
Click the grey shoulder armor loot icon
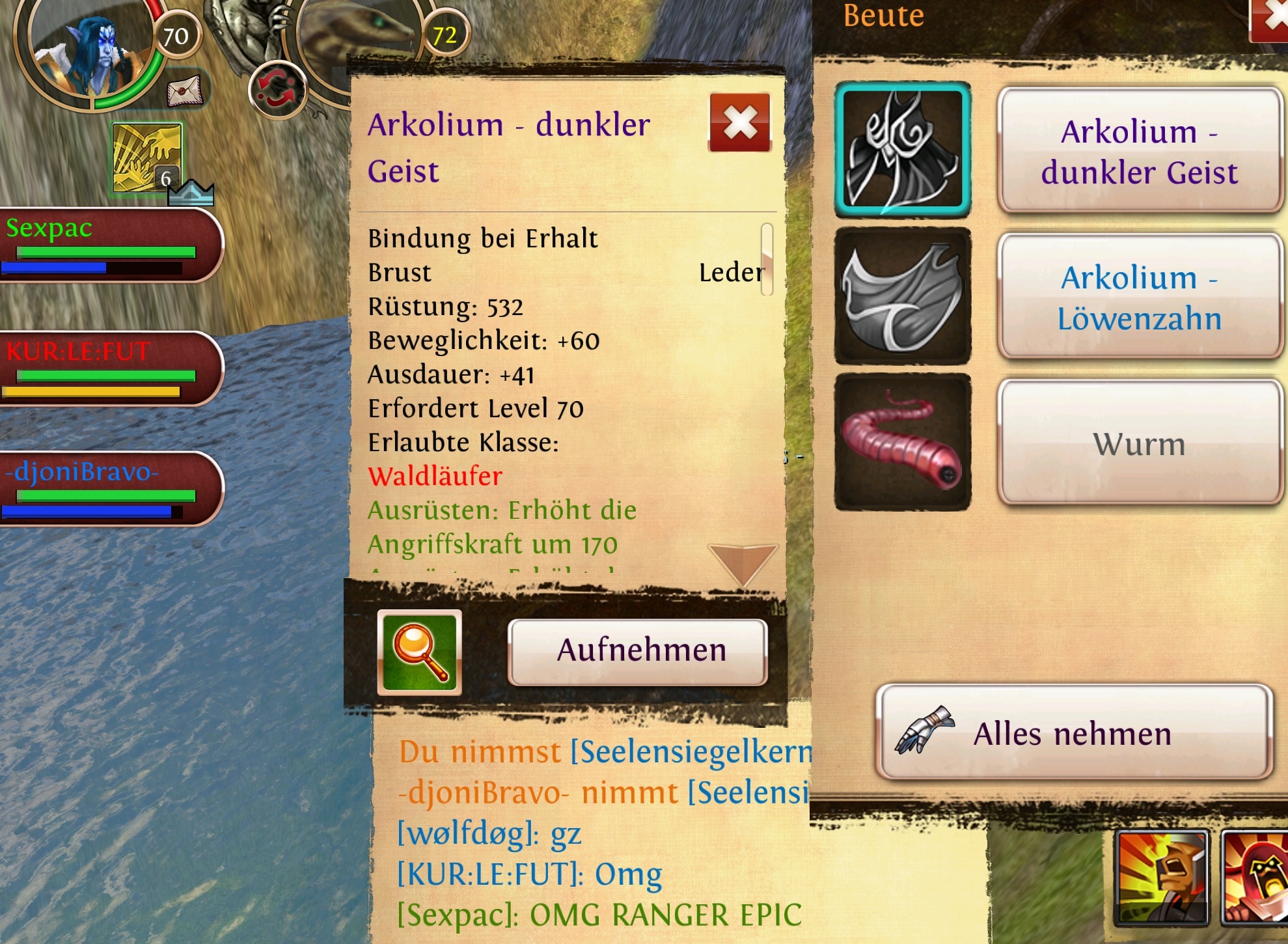click(903, 296)
